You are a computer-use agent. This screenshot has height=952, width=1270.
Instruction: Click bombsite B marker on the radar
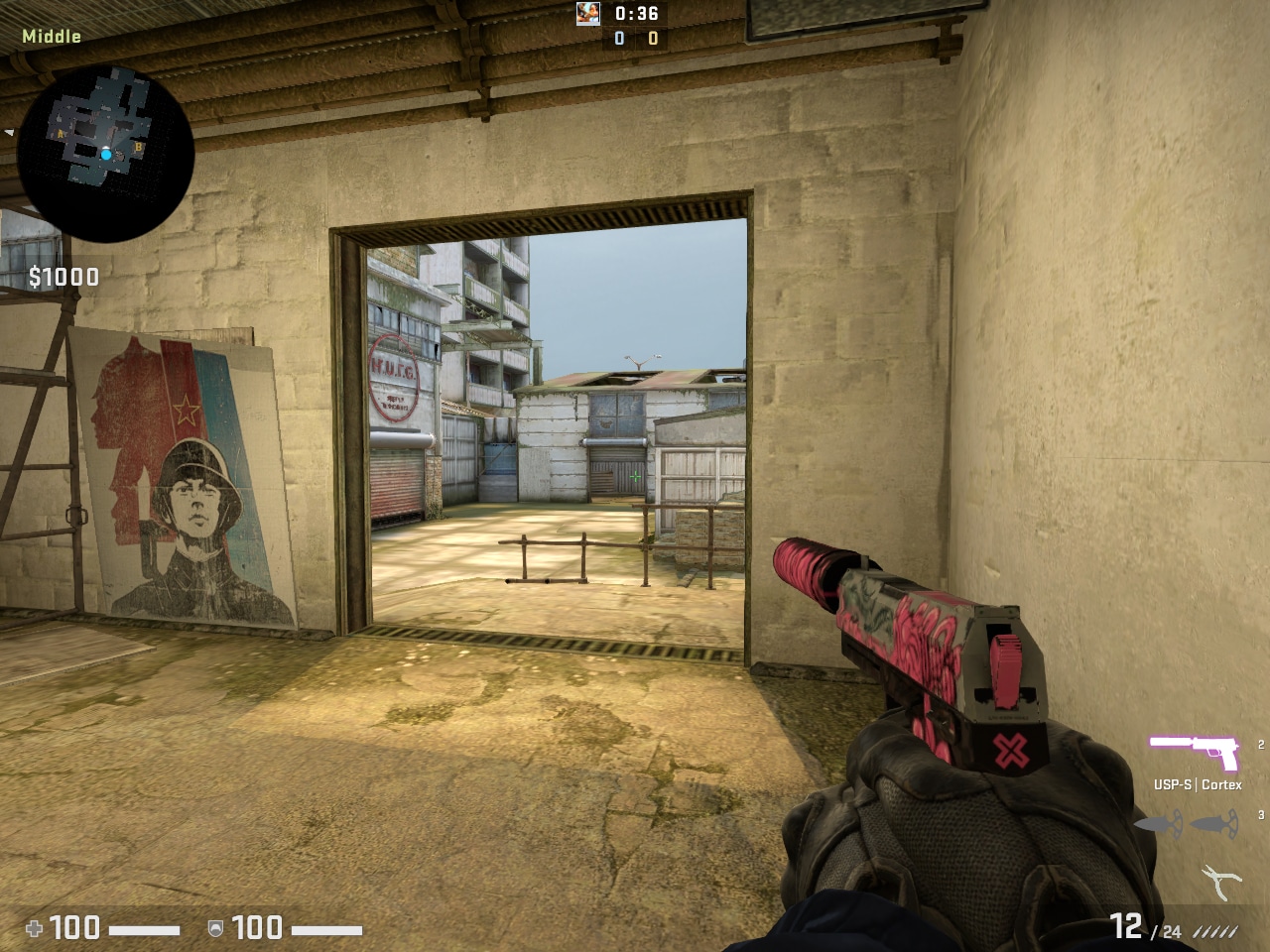coord(138,147)
